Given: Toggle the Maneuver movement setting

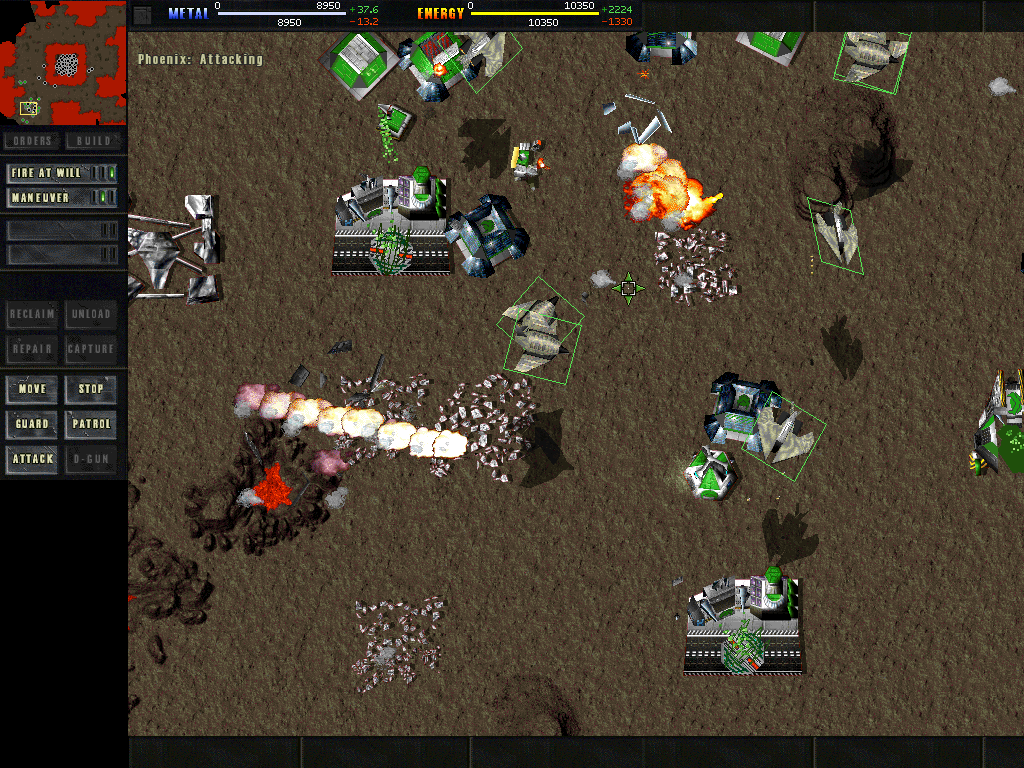Looking at the screenshot, I should [62, 198].
